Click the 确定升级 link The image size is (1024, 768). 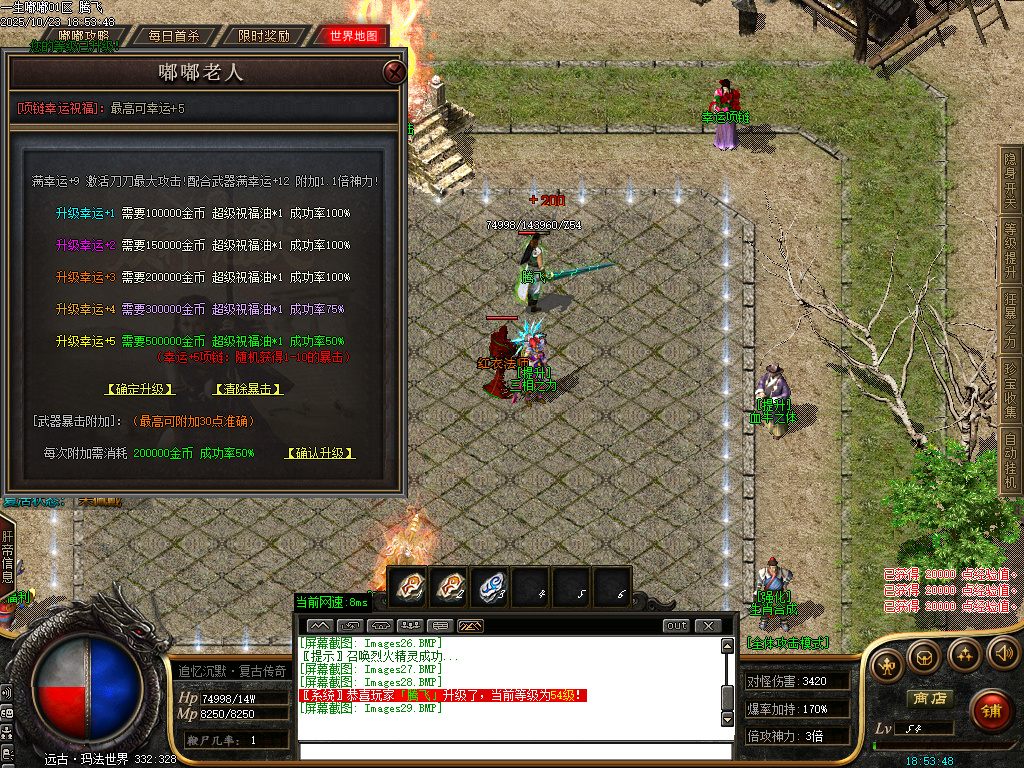[140, 389]
